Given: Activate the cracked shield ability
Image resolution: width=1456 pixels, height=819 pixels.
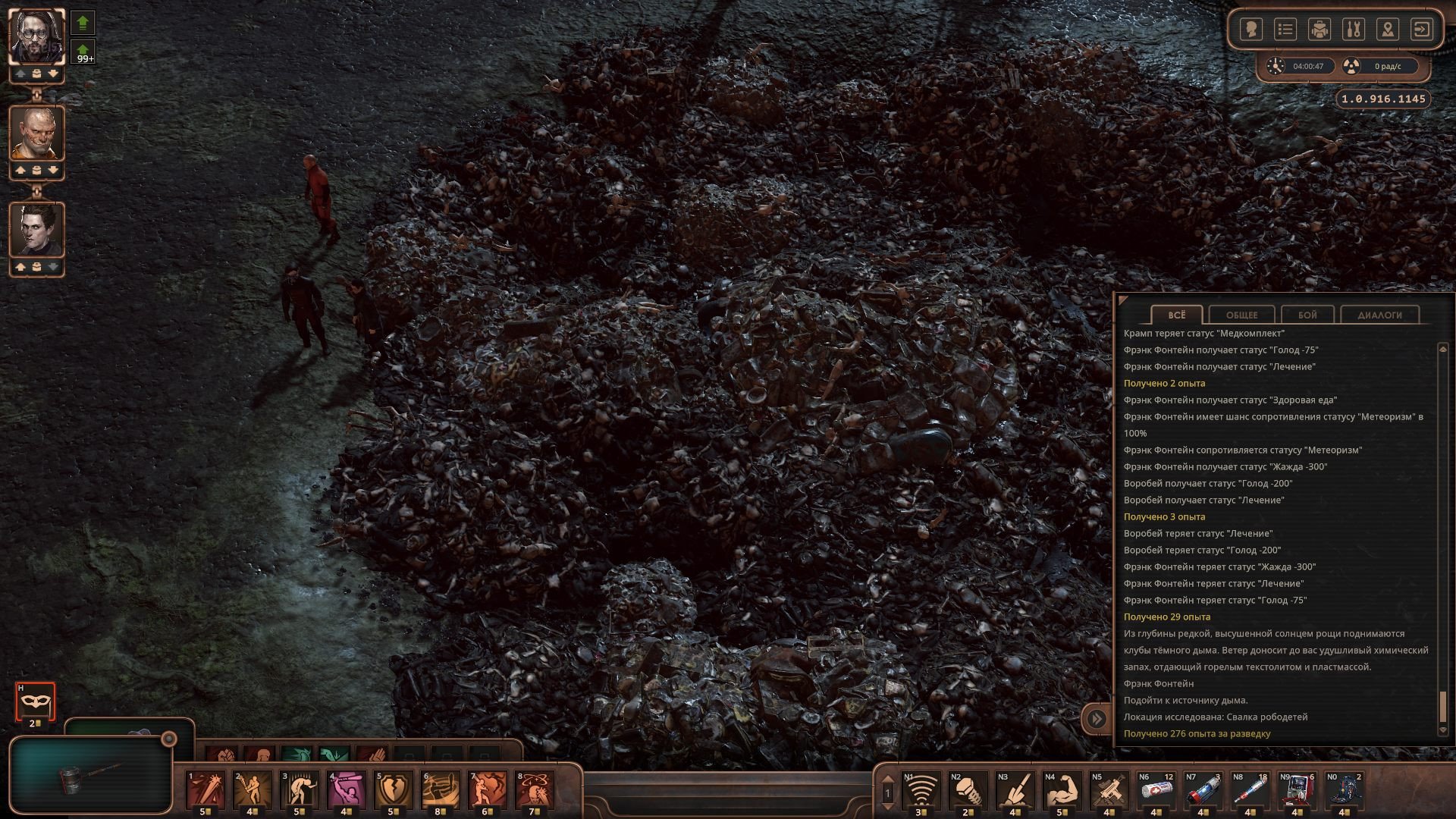Looking at the screenshot, I should click(x=393, y=789).
